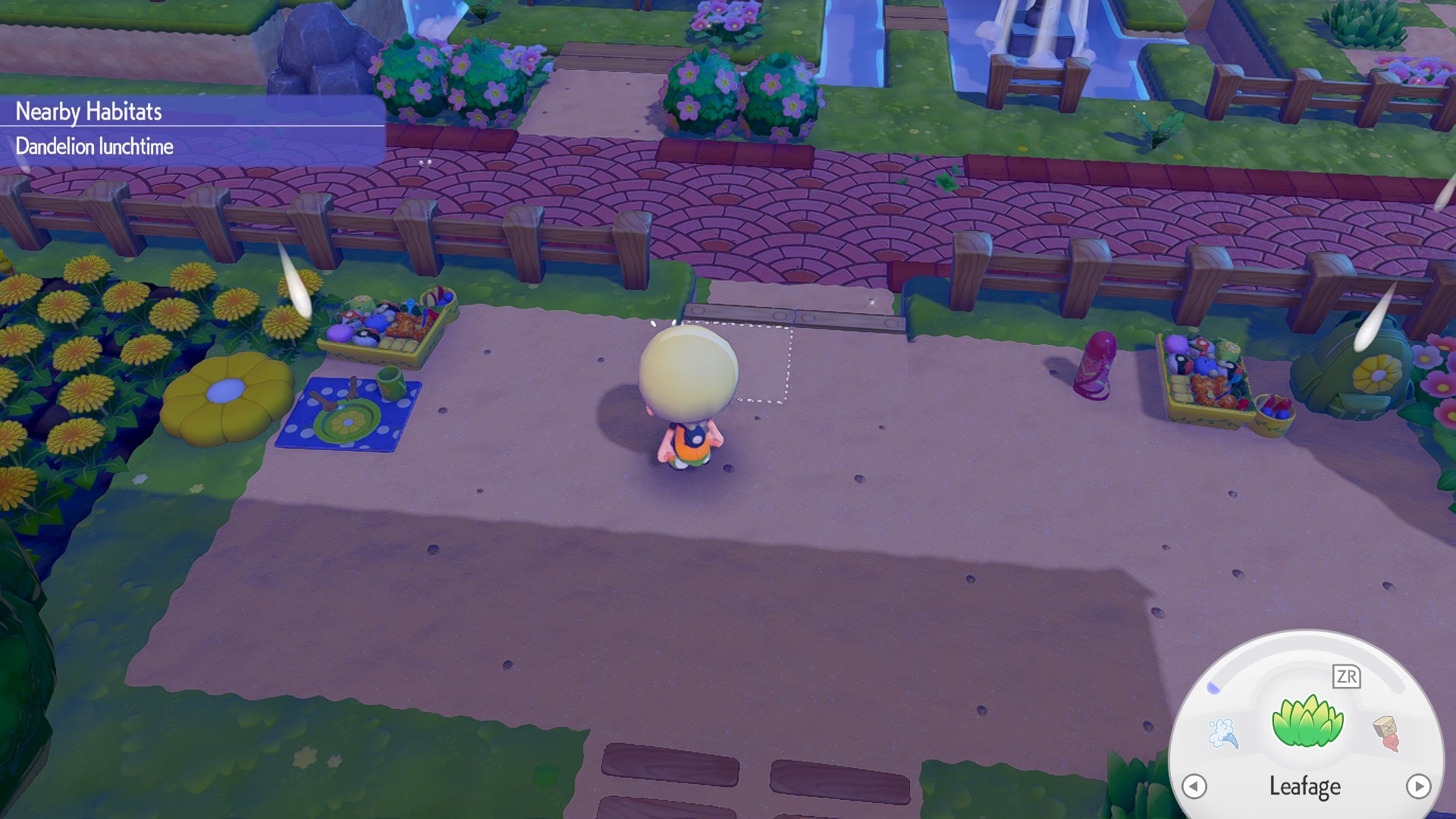Click the right arrow to cycle moves
This screenshot has width=1456, height=819.
pos(1418,786)
